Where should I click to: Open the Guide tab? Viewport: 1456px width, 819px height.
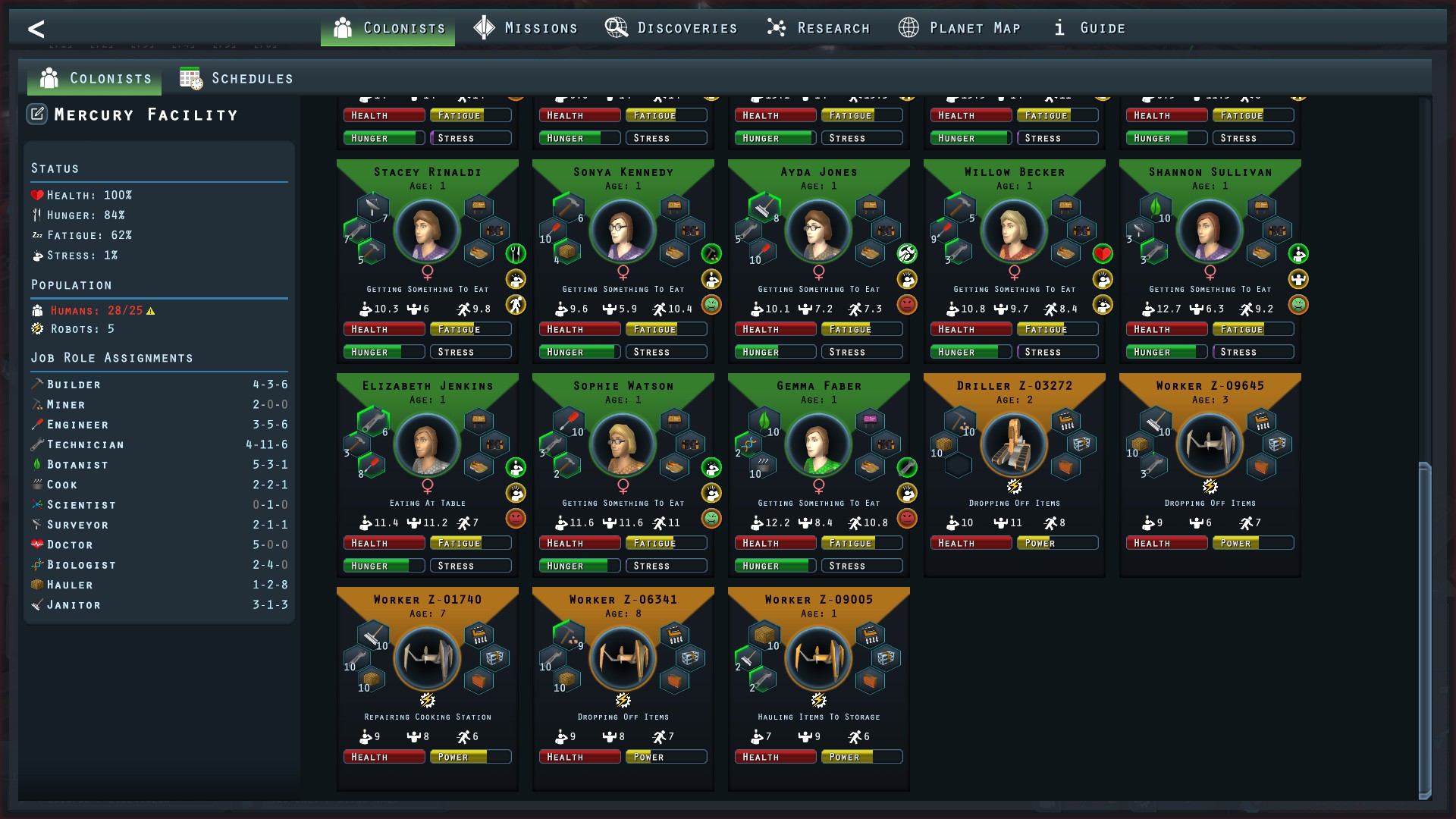pos(1090,28)
